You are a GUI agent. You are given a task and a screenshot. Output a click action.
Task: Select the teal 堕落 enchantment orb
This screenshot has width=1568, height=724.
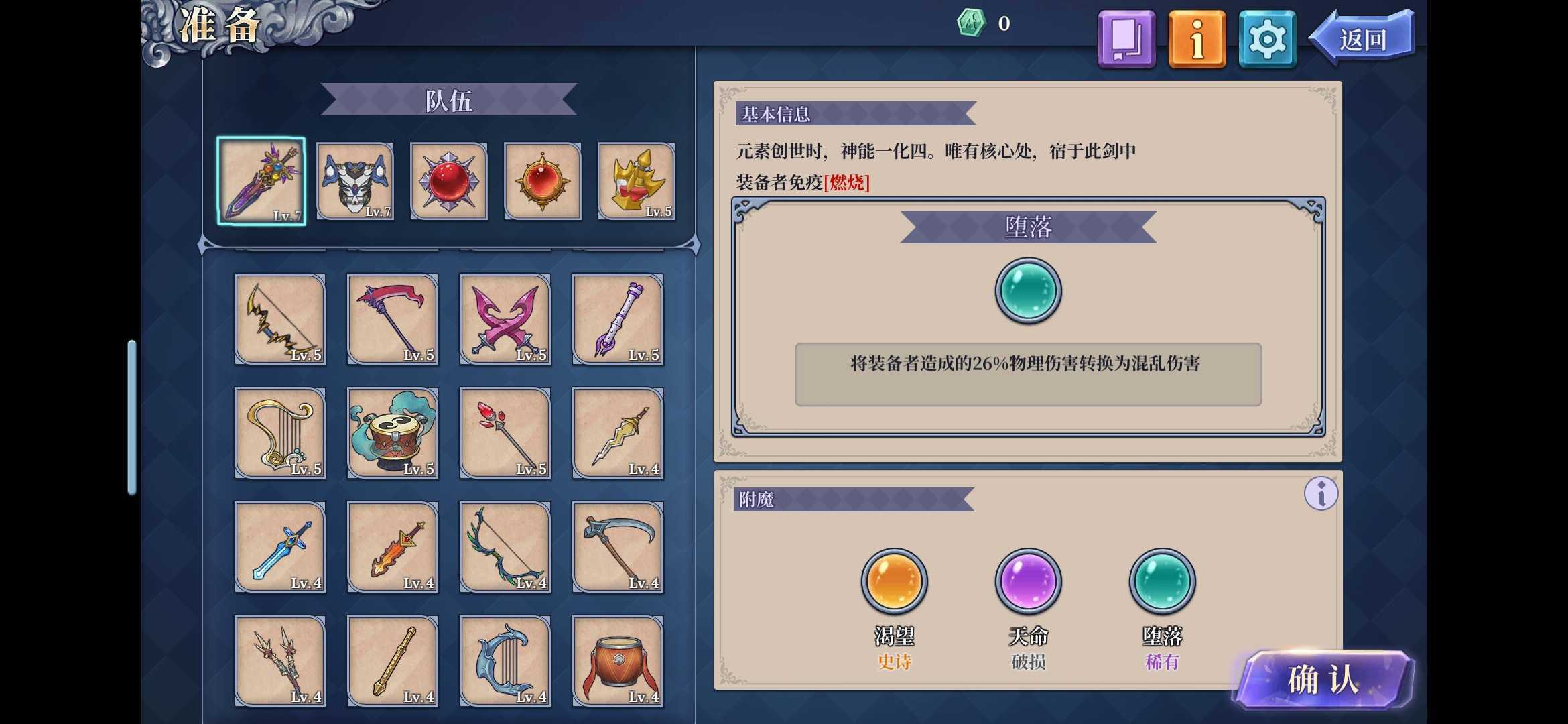1162,582
